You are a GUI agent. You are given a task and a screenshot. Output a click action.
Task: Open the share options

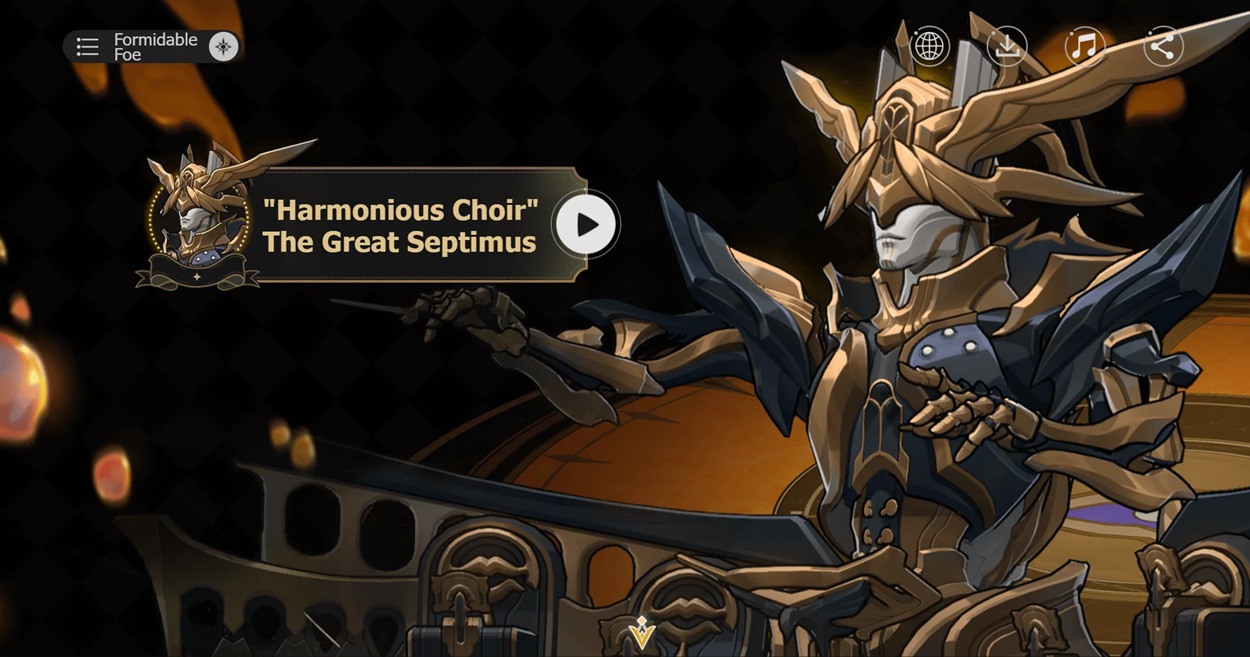click(x=1162, y=46)
